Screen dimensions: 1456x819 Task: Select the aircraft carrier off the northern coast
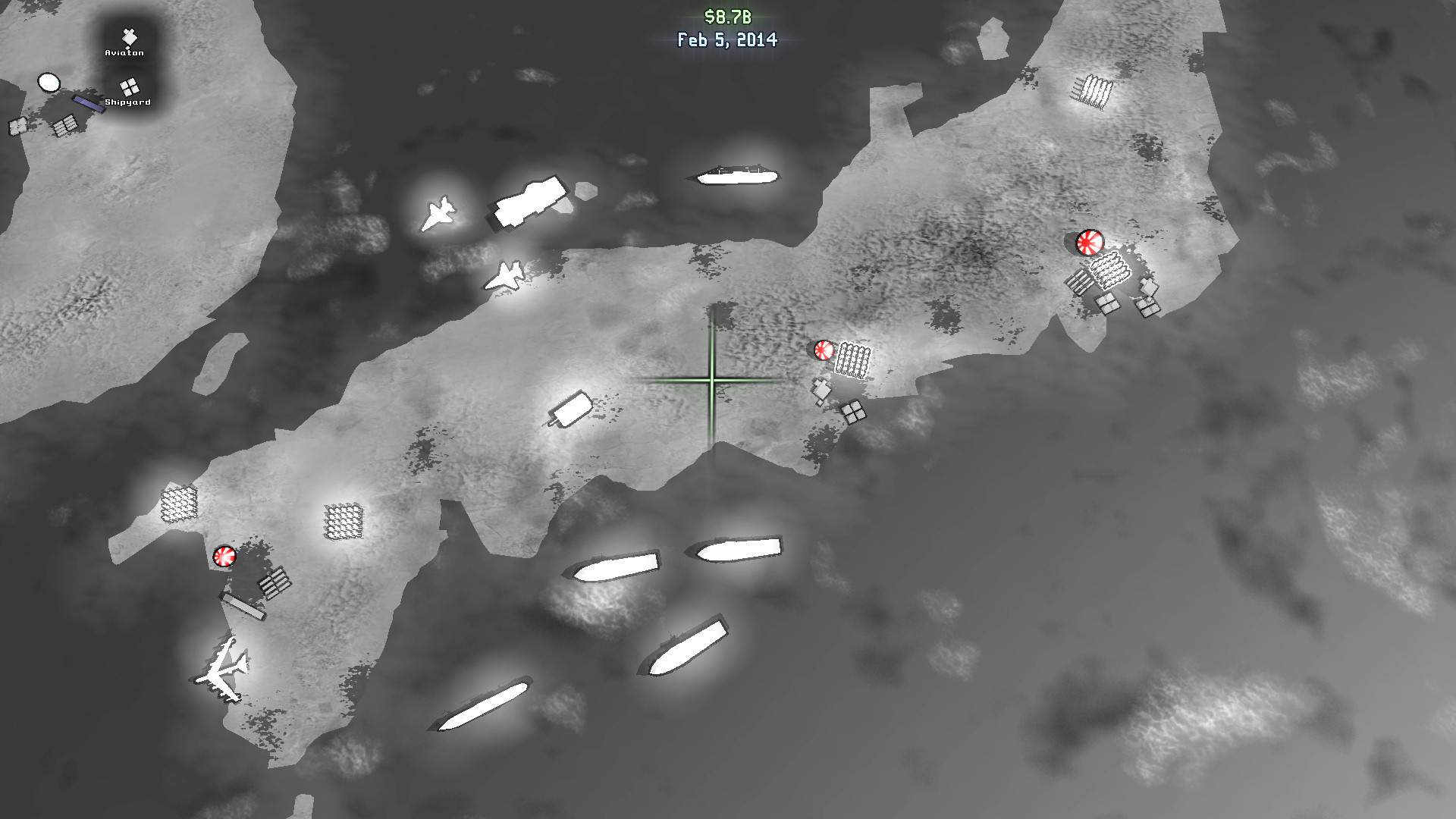531,199
